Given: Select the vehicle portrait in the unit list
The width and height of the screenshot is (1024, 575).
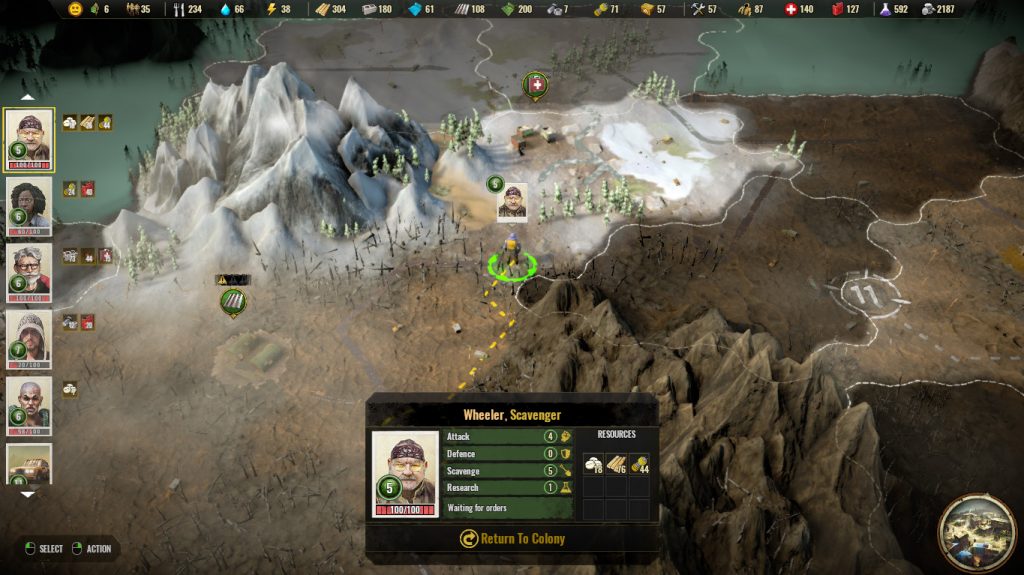Looking at the screenshot, I should click(x=28, y=463).
